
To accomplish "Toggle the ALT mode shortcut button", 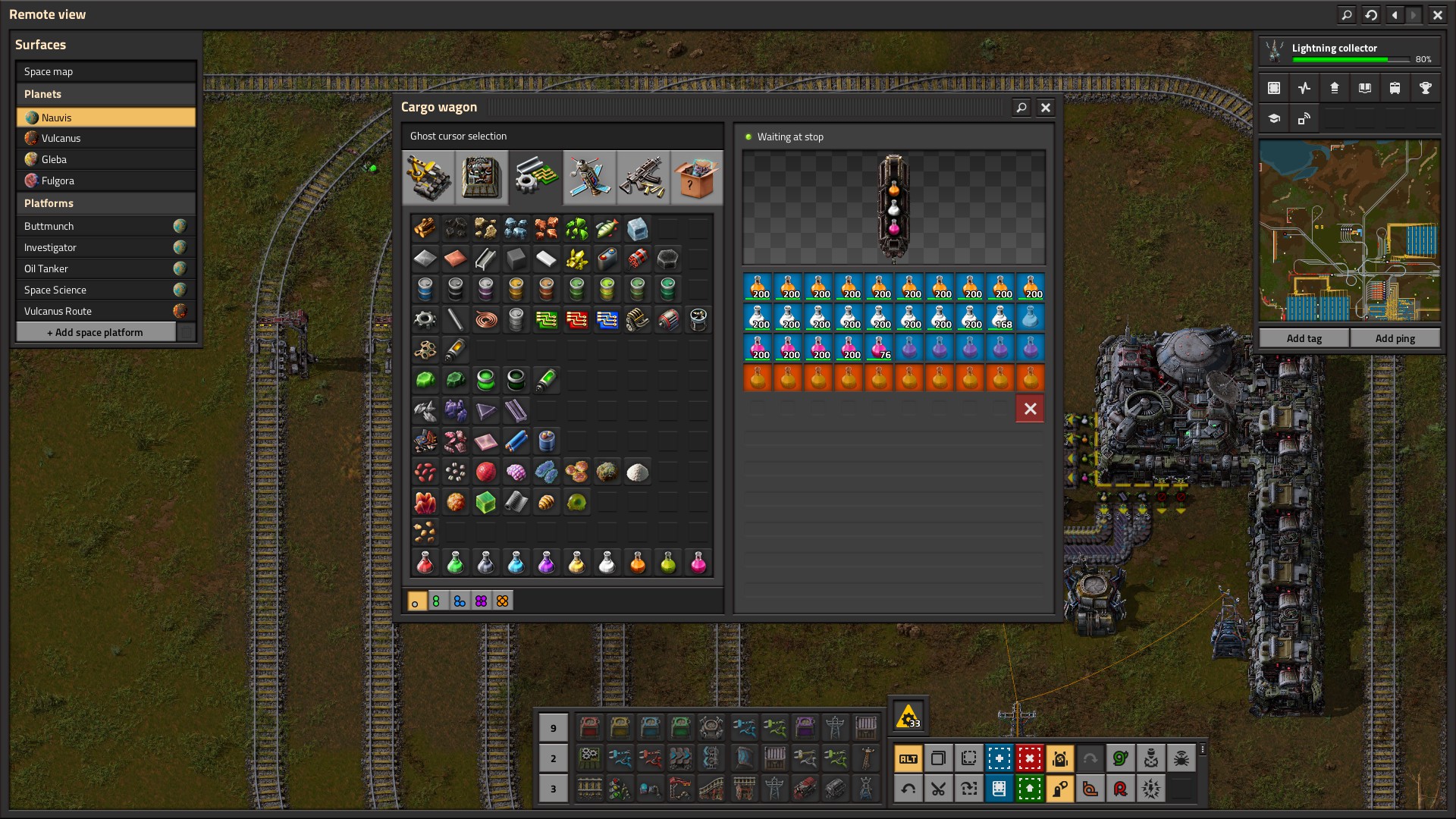I will 908,758.
